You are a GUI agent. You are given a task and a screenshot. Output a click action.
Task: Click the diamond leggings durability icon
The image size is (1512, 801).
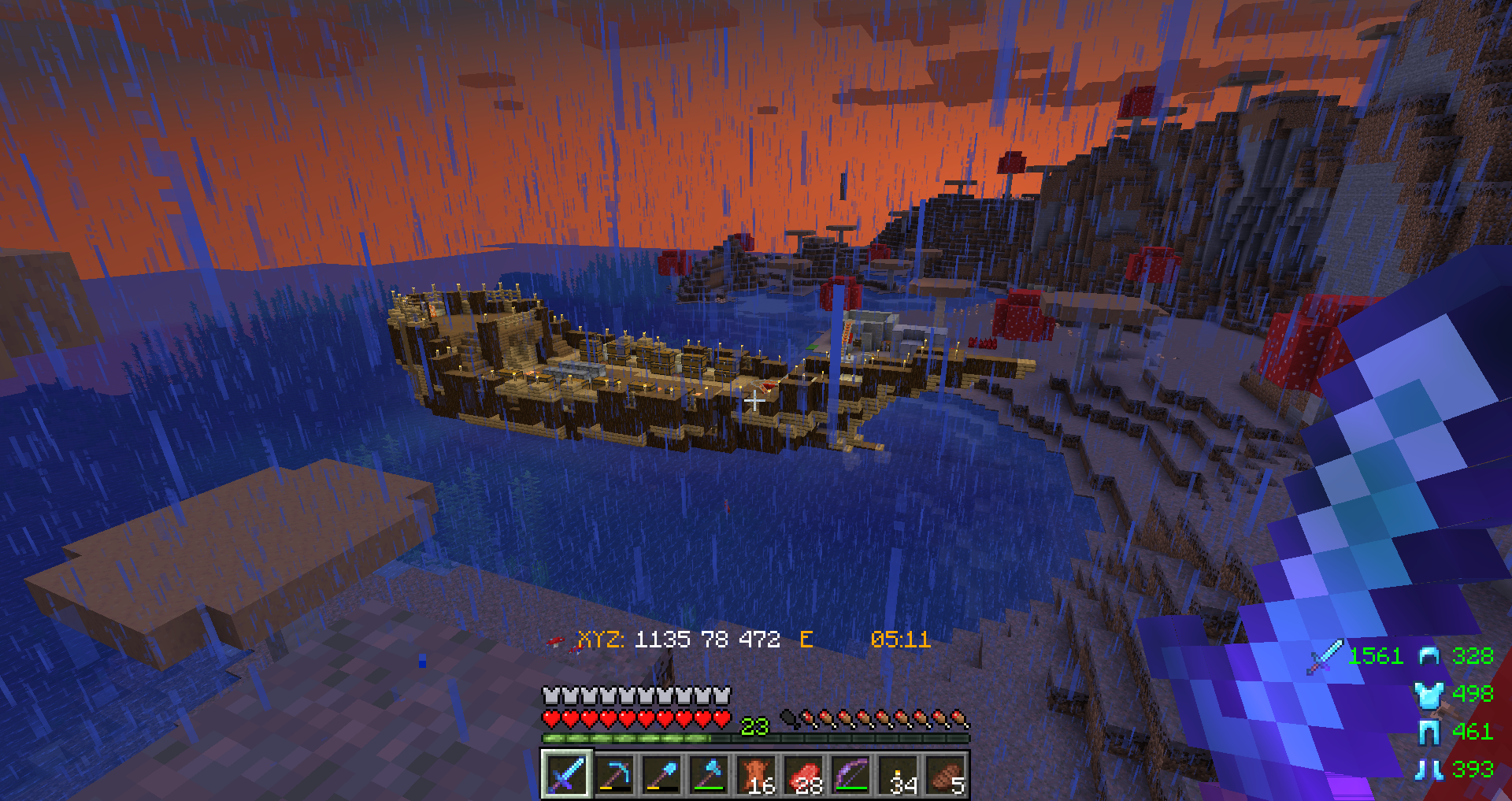tap(1429, 732)
